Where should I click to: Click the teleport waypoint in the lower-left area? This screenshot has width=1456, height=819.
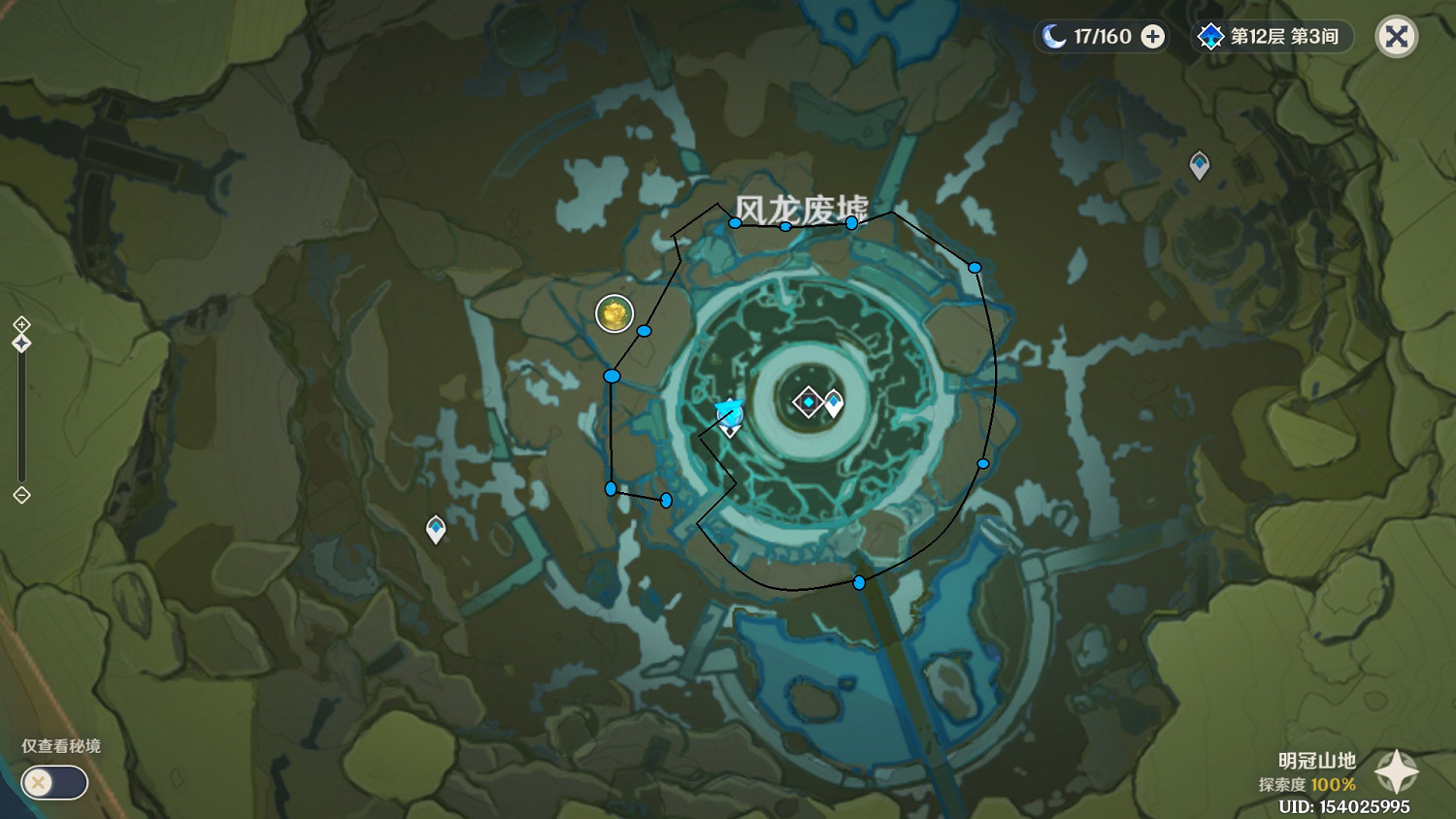(436, 530)
